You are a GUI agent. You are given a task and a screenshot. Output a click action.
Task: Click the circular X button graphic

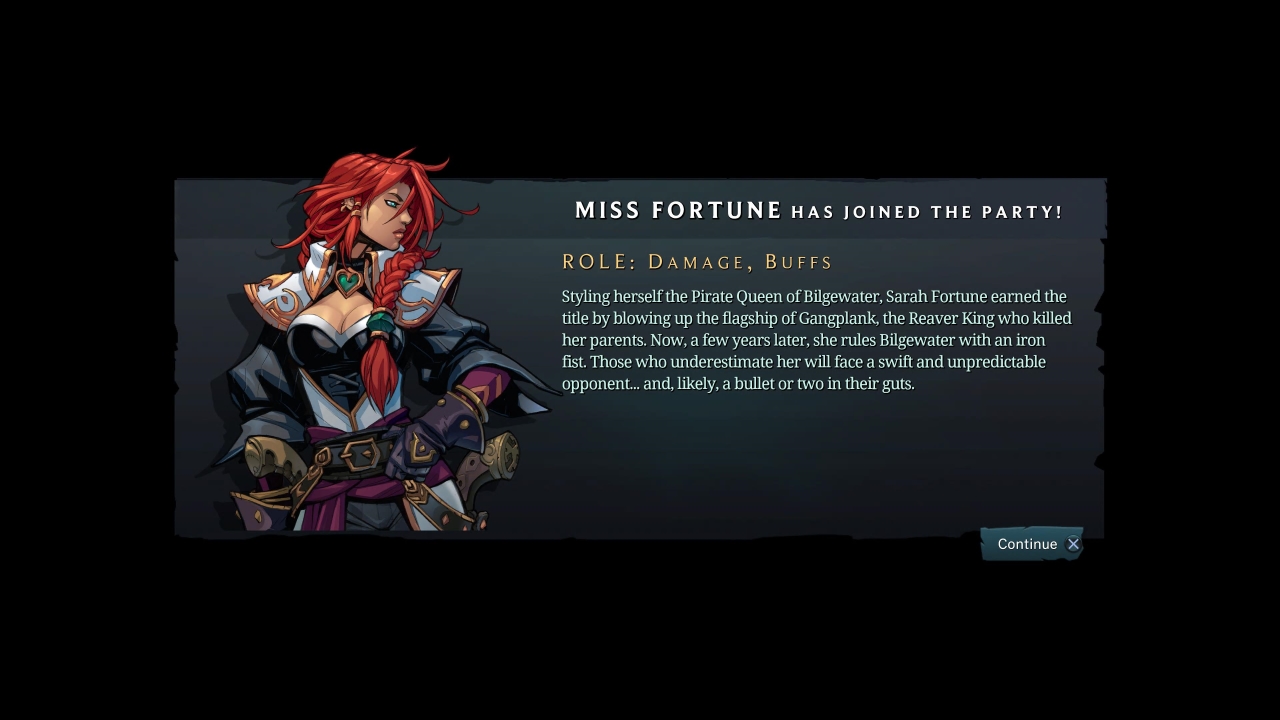pyautogui.click(x=1073, y=544)
